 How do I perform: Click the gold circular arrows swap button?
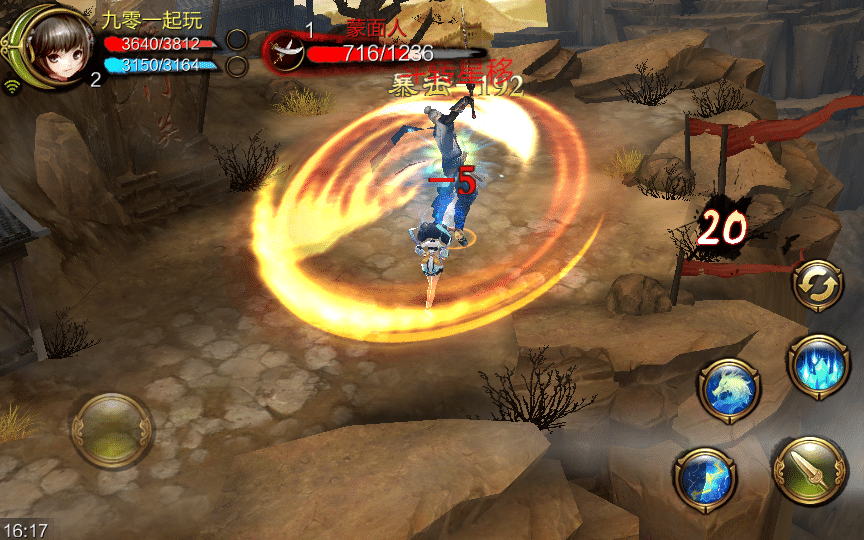click(x=817, y=285)
